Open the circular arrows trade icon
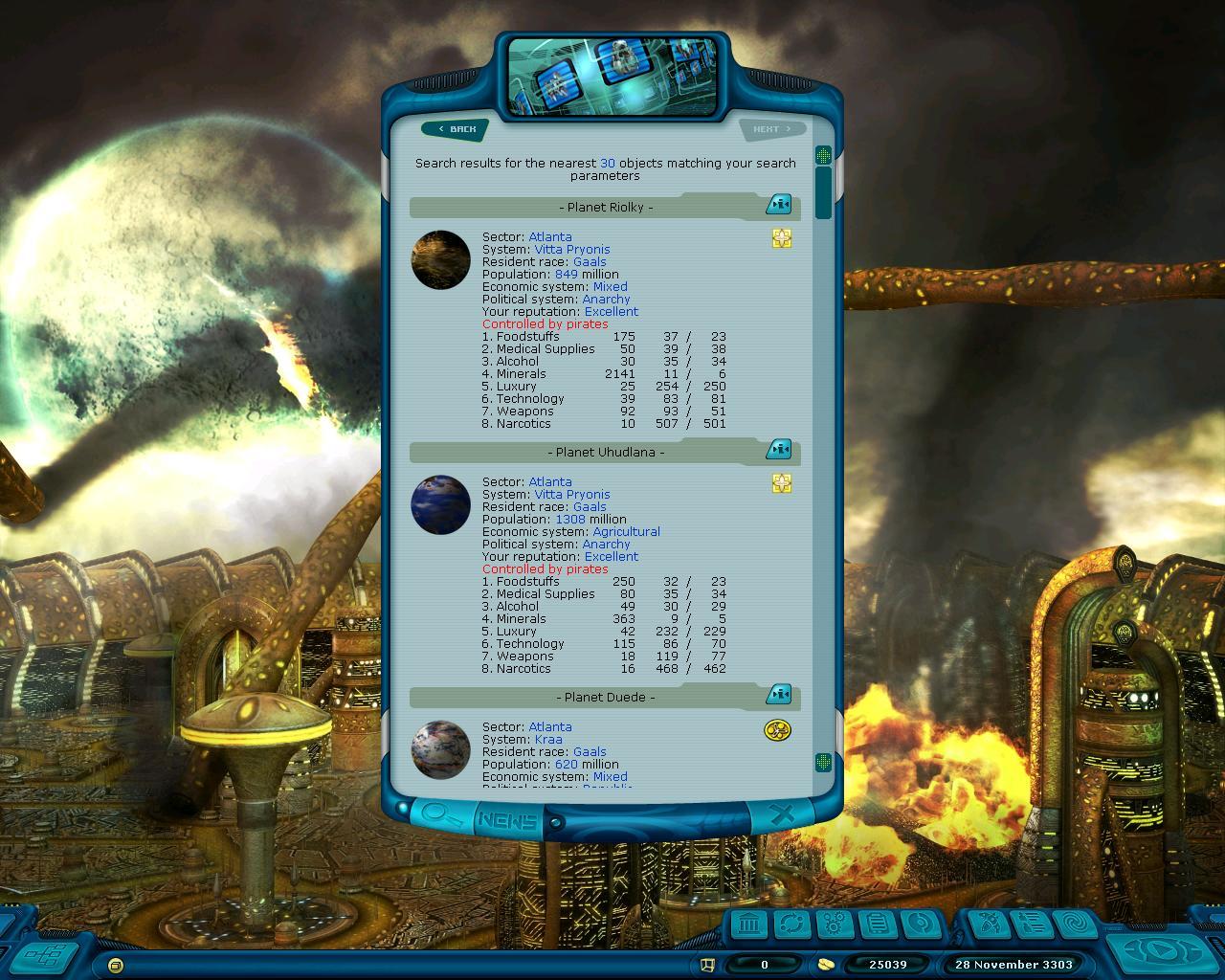 792,924
